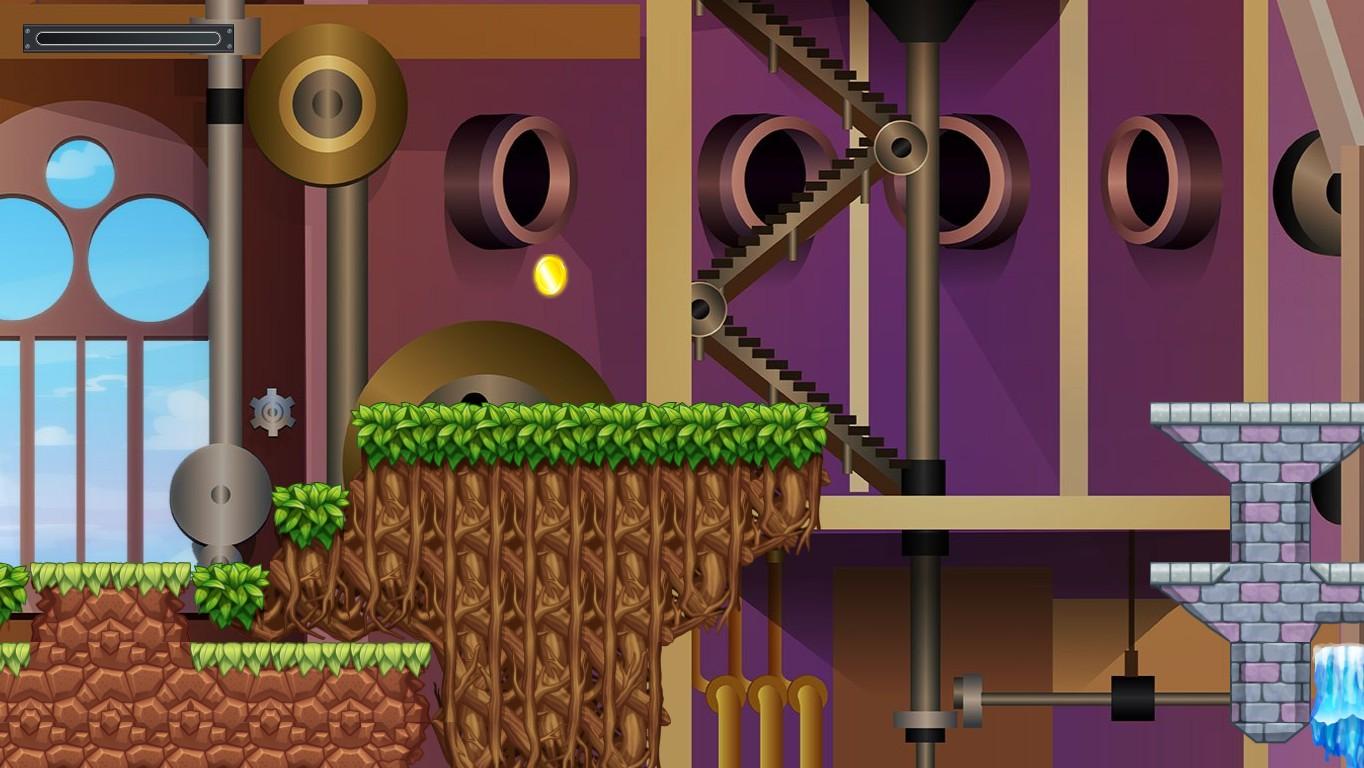Screen dimensions: 1364x768
Task: Click the empty health bar in the corner
Action: 127,38
